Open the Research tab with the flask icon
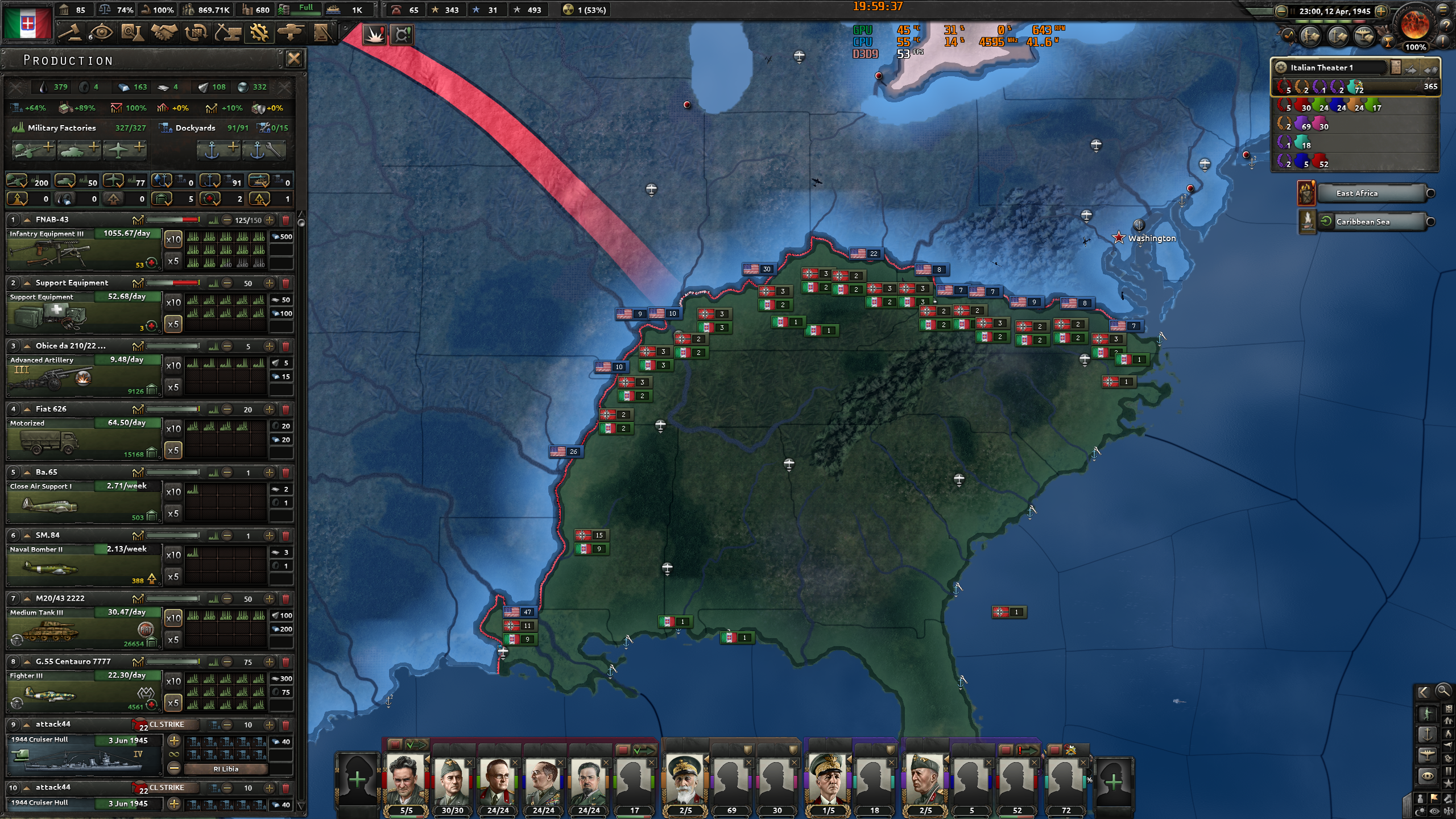Screen dimensions: 1456x819 point(131,33)
